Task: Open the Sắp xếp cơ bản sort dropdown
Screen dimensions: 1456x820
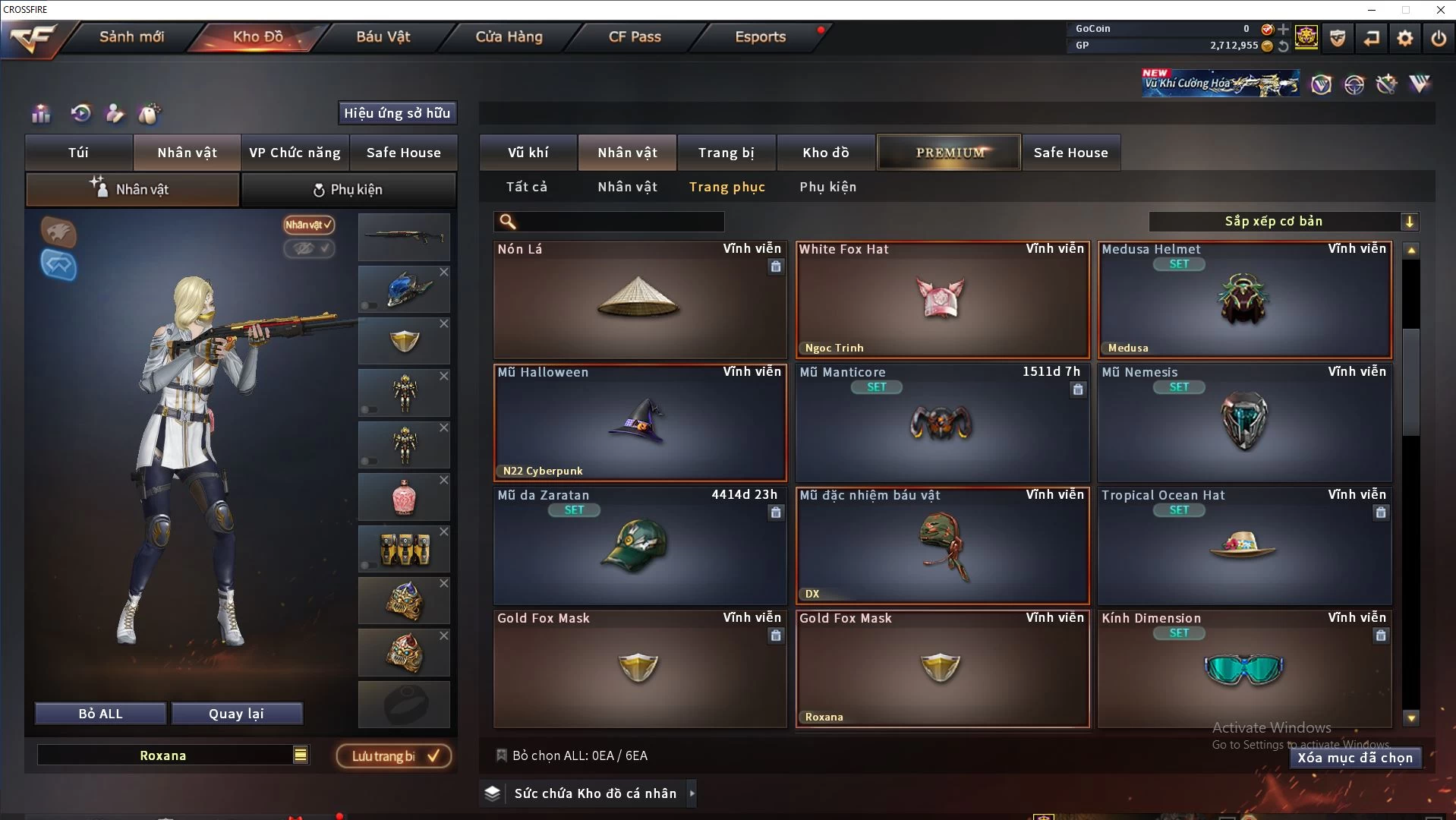Action: coord(1283,222)
